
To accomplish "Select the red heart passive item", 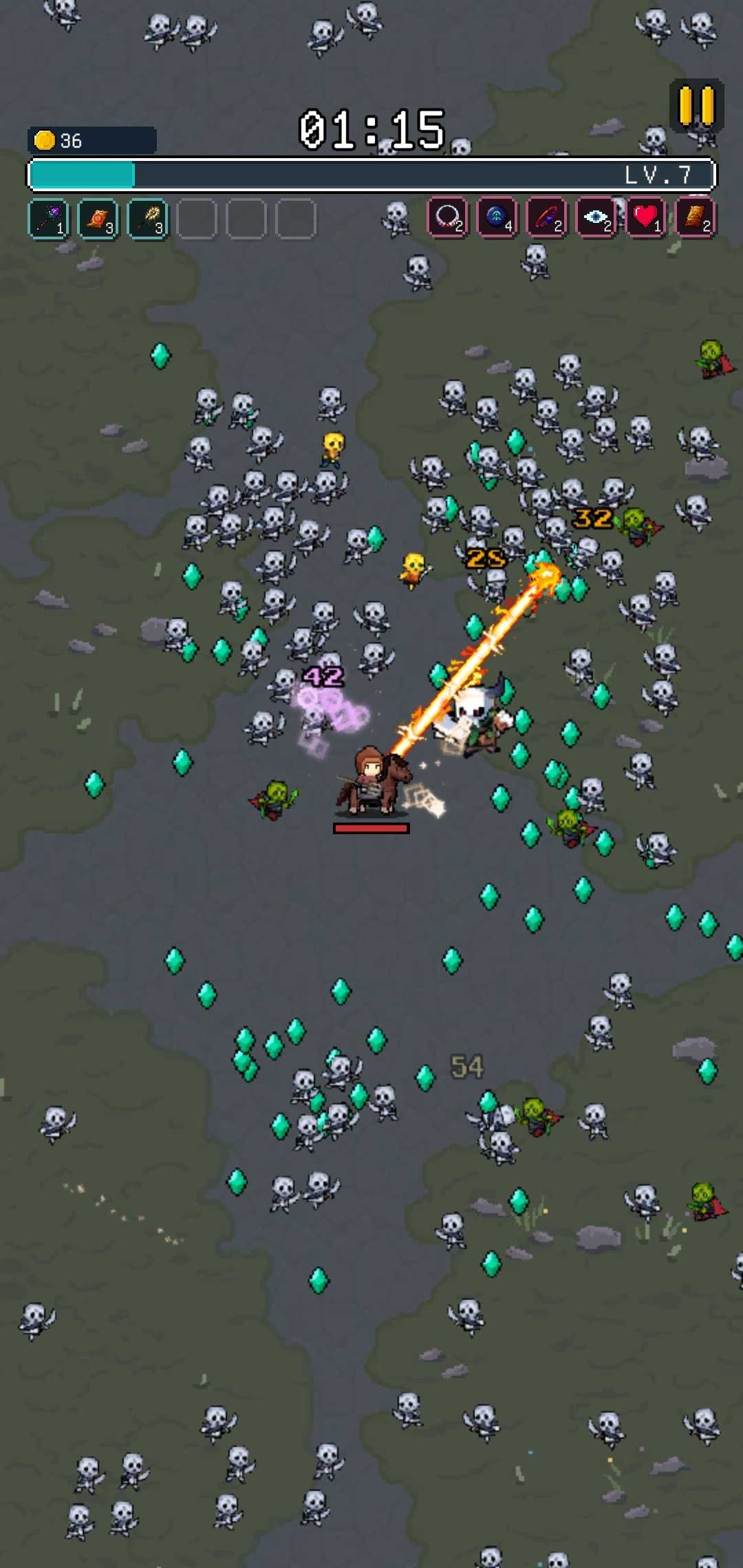I will click(646, 218).
